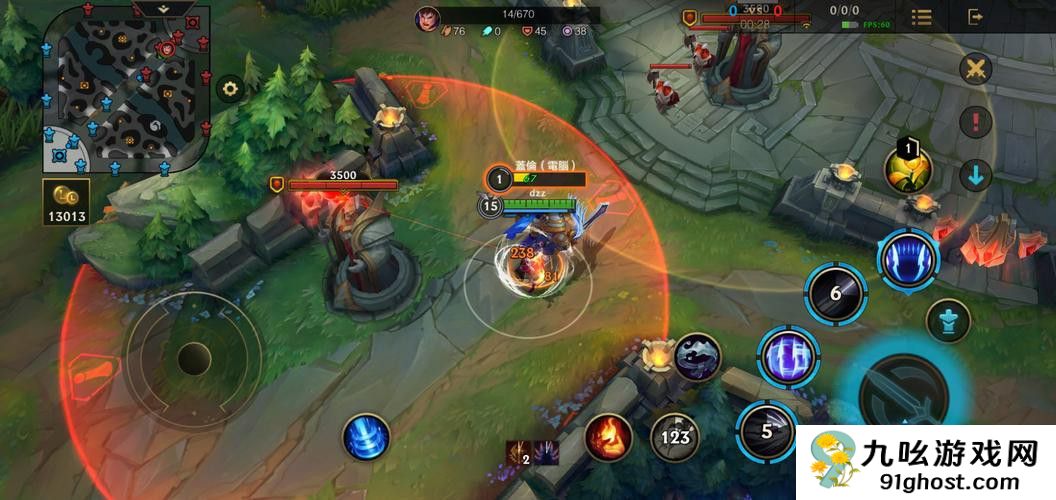Open the scoreboard list icon
This screenshot has height=500, width=1056.
(922, 17)
